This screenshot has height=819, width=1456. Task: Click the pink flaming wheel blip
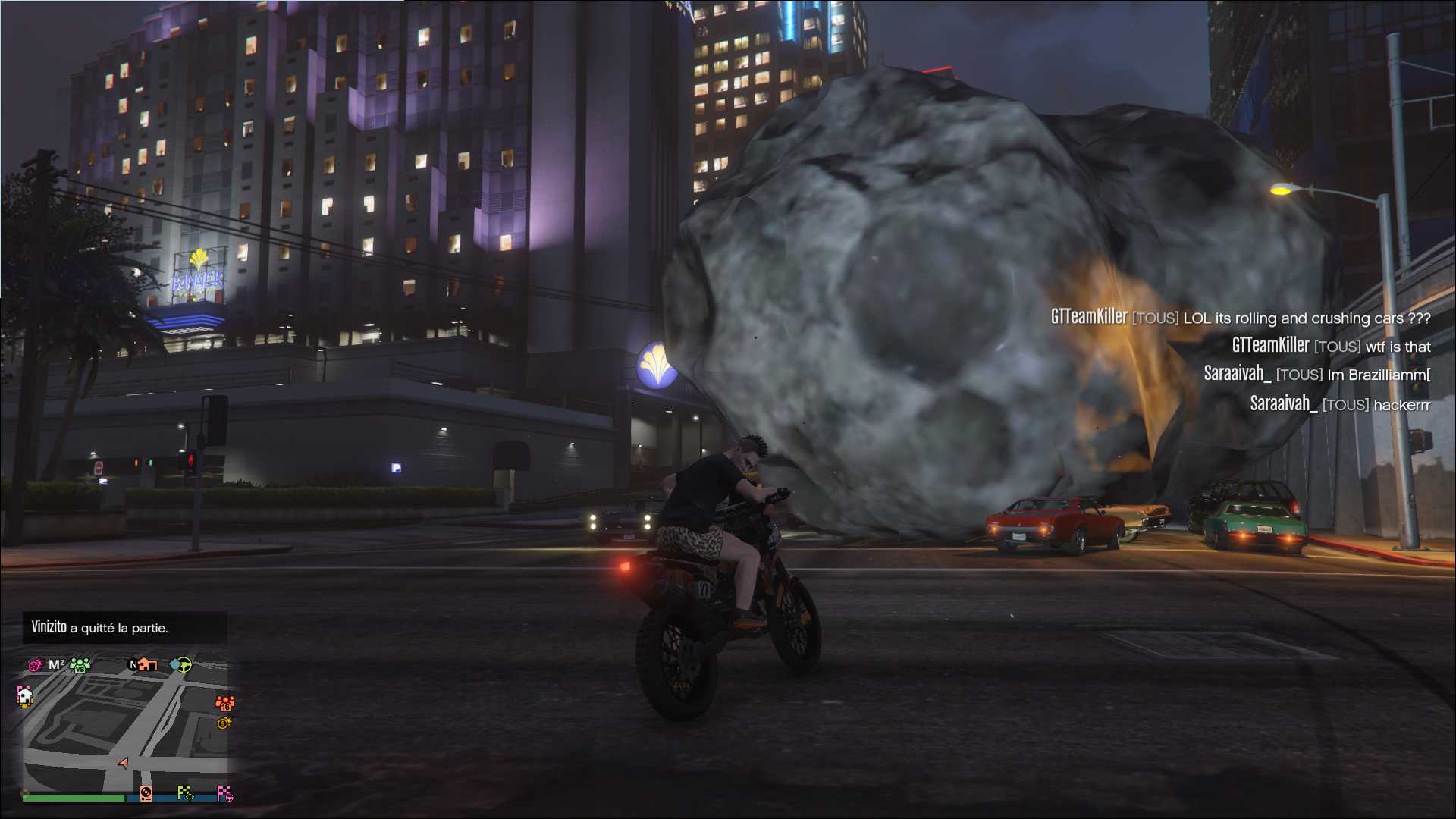click(35, 665)
